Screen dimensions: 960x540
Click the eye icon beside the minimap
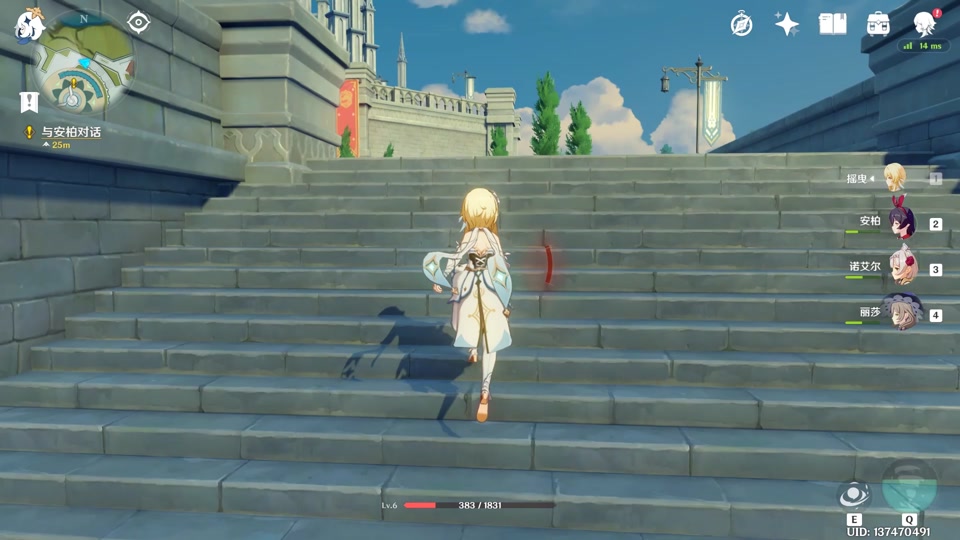point(138,23)
